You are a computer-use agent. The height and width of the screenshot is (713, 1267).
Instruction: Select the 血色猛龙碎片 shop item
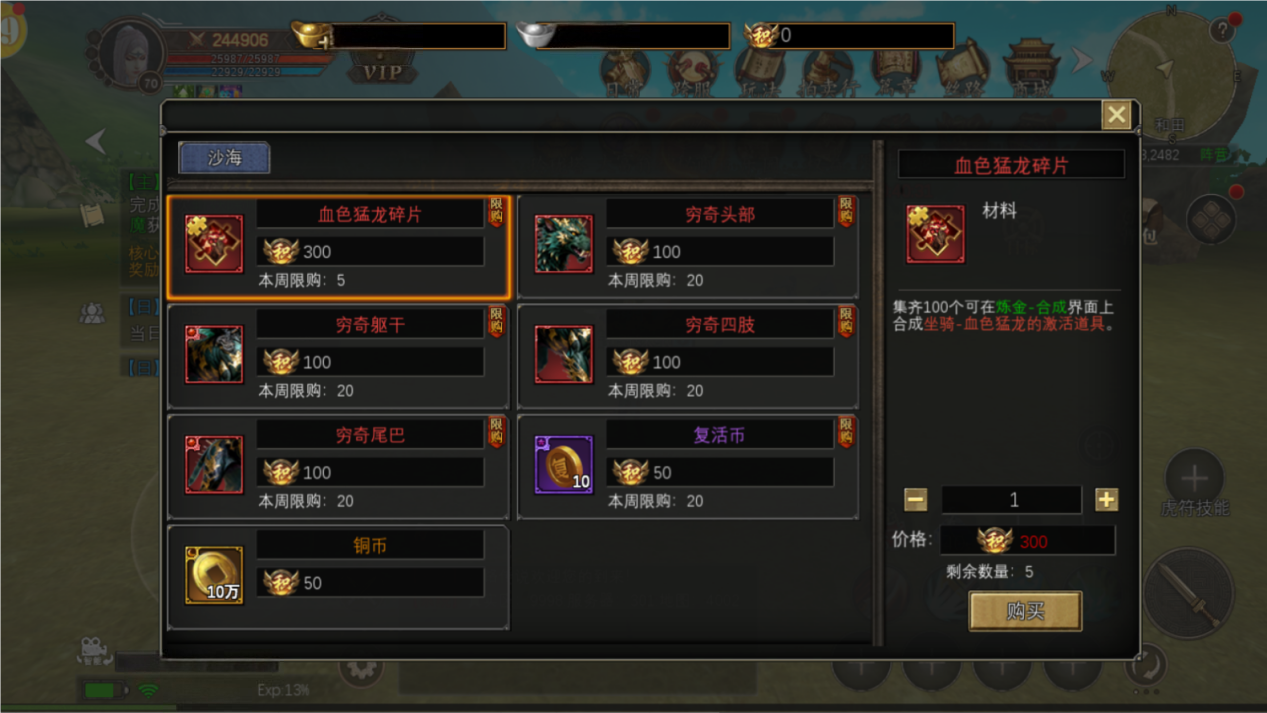(x=338, y=248)
